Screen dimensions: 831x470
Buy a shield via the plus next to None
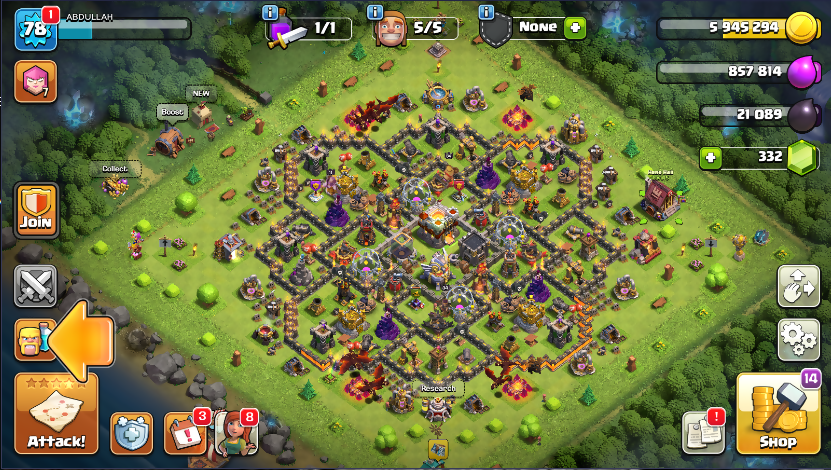(x=573, y=28)
